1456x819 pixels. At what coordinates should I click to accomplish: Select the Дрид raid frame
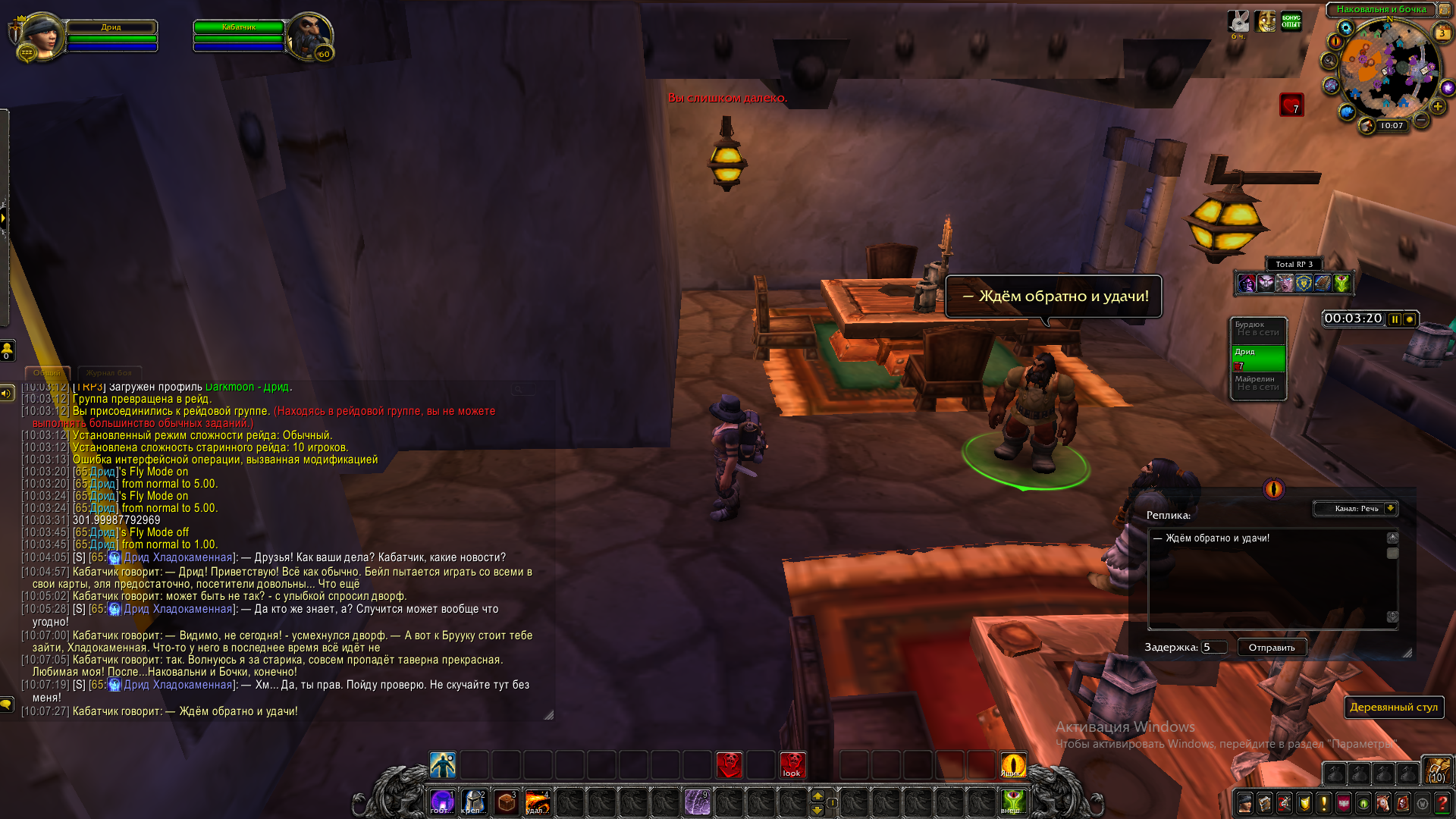pyautogui.click(x=1258, y=358)
